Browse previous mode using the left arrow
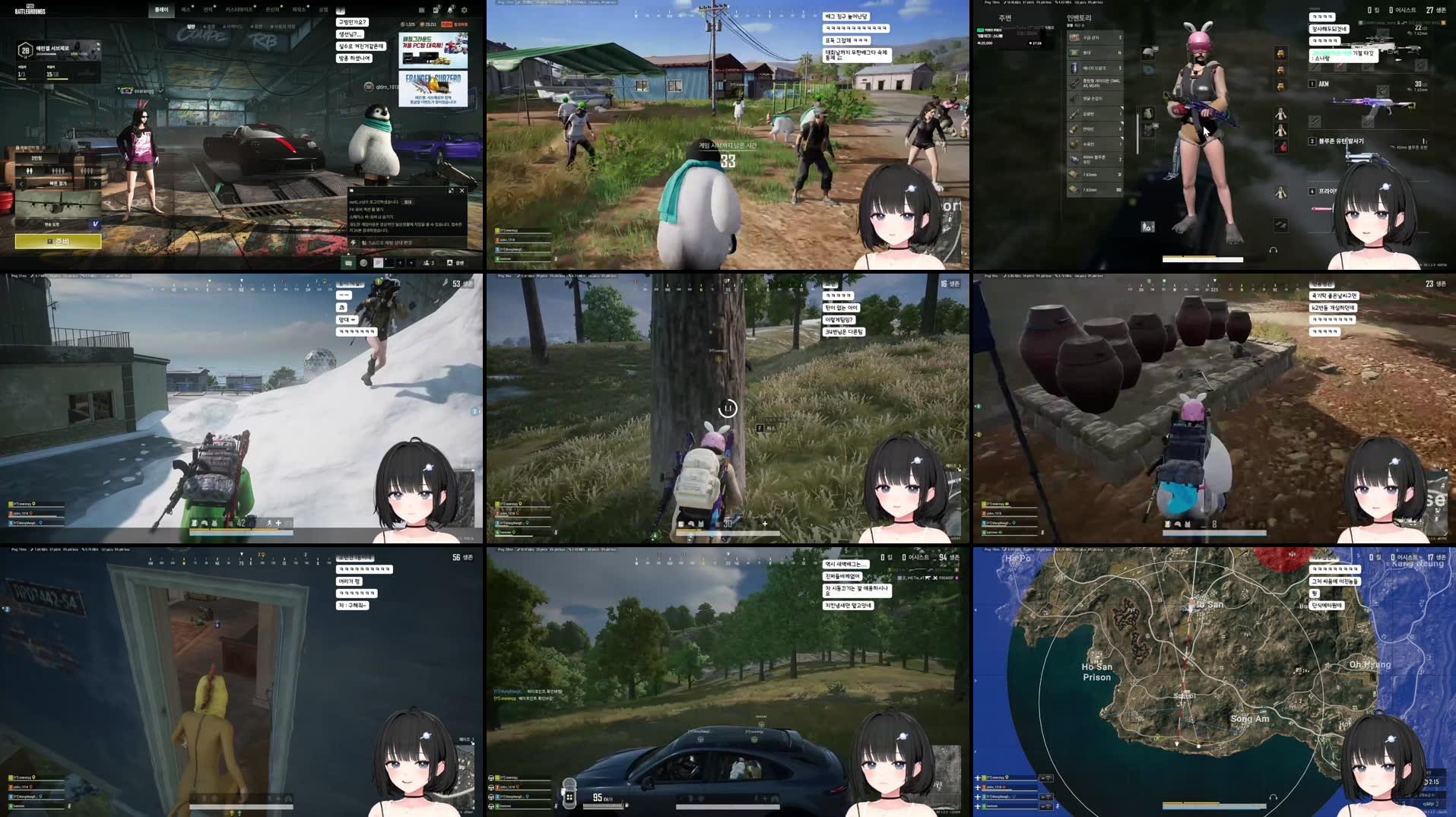The image size is (1456, 817). pyautogui.click(x=21, y=185)
